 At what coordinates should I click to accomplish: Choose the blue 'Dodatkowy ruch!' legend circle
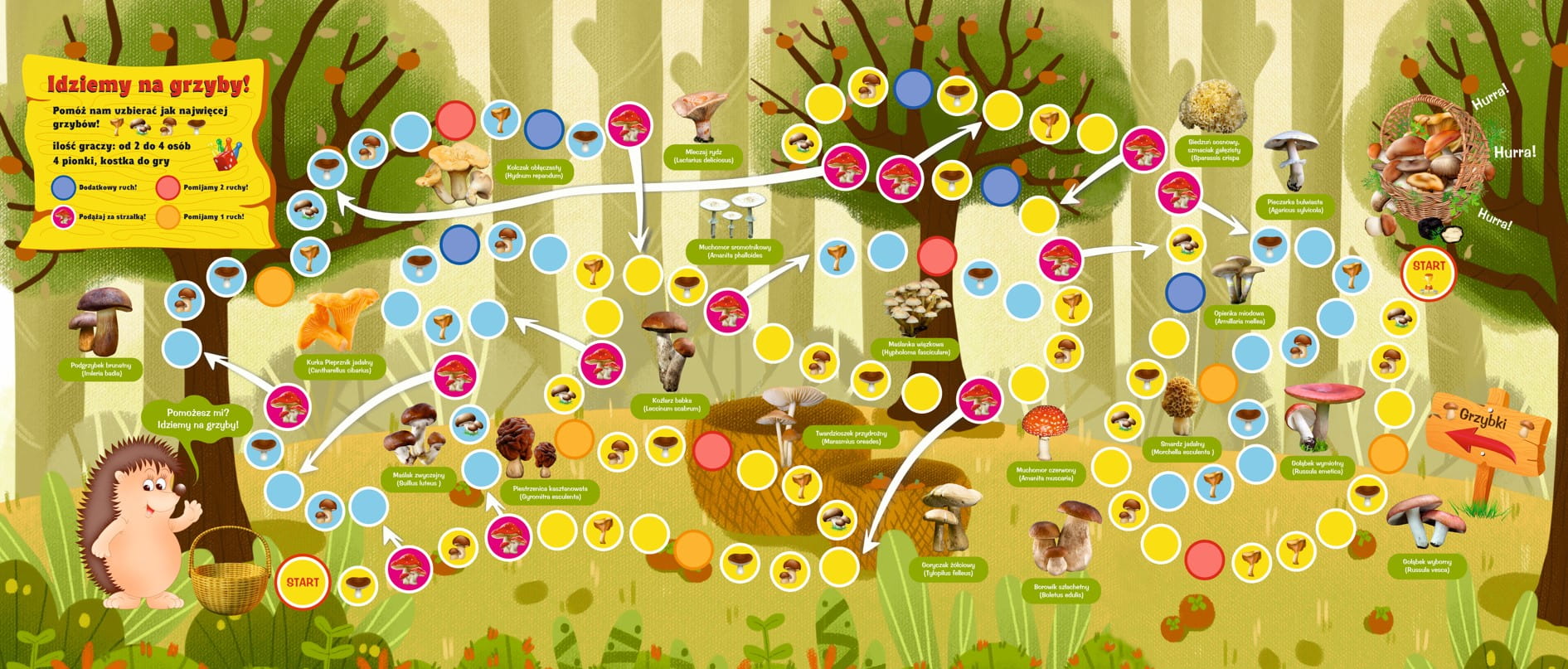(63, 187)
